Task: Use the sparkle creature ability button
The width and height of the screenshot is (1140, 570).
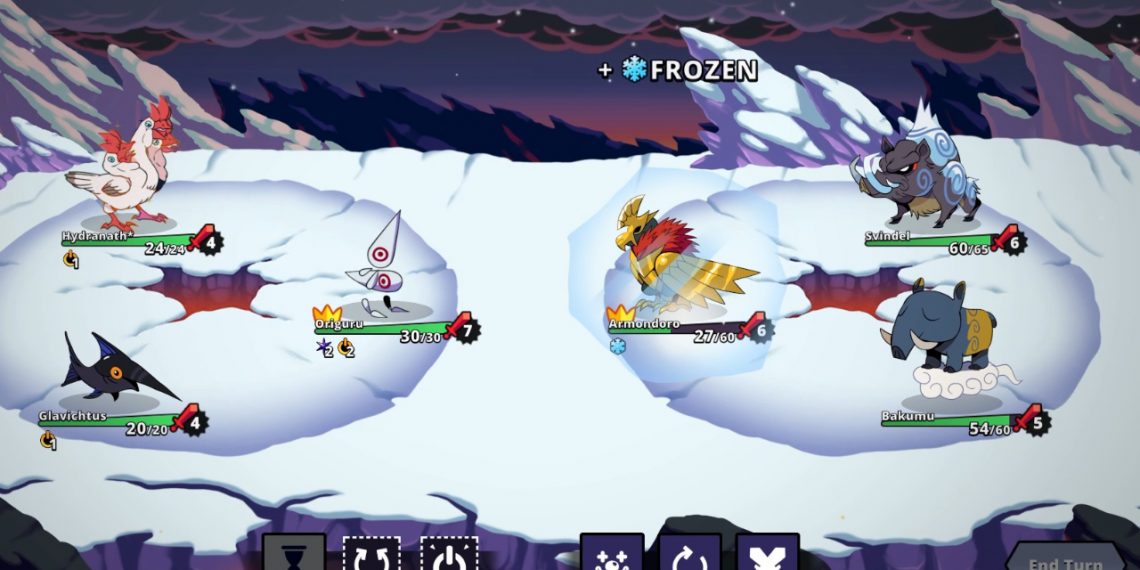Action: [611, 554]
